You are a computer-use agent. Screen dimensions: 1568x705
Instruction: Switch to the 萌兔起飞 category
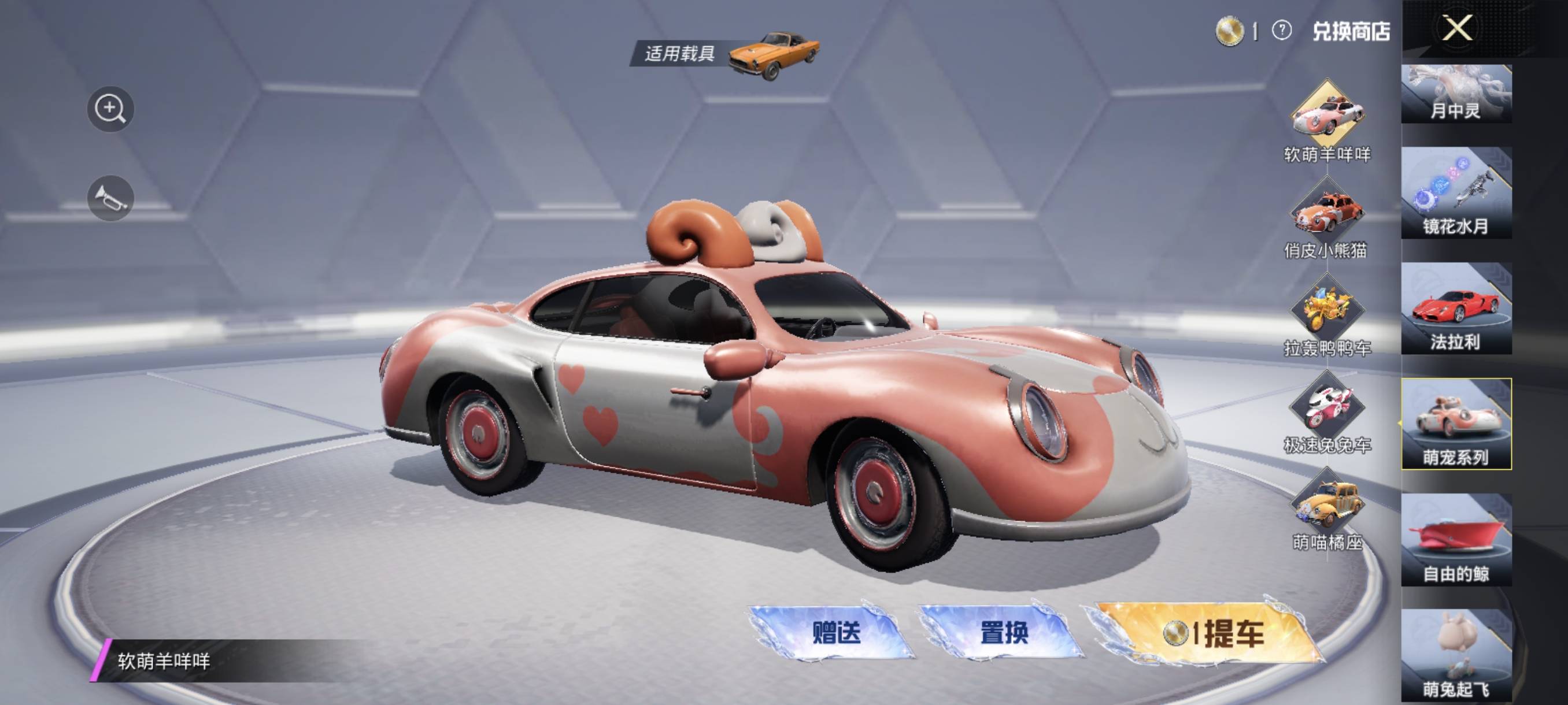(x=1456, y=656)
